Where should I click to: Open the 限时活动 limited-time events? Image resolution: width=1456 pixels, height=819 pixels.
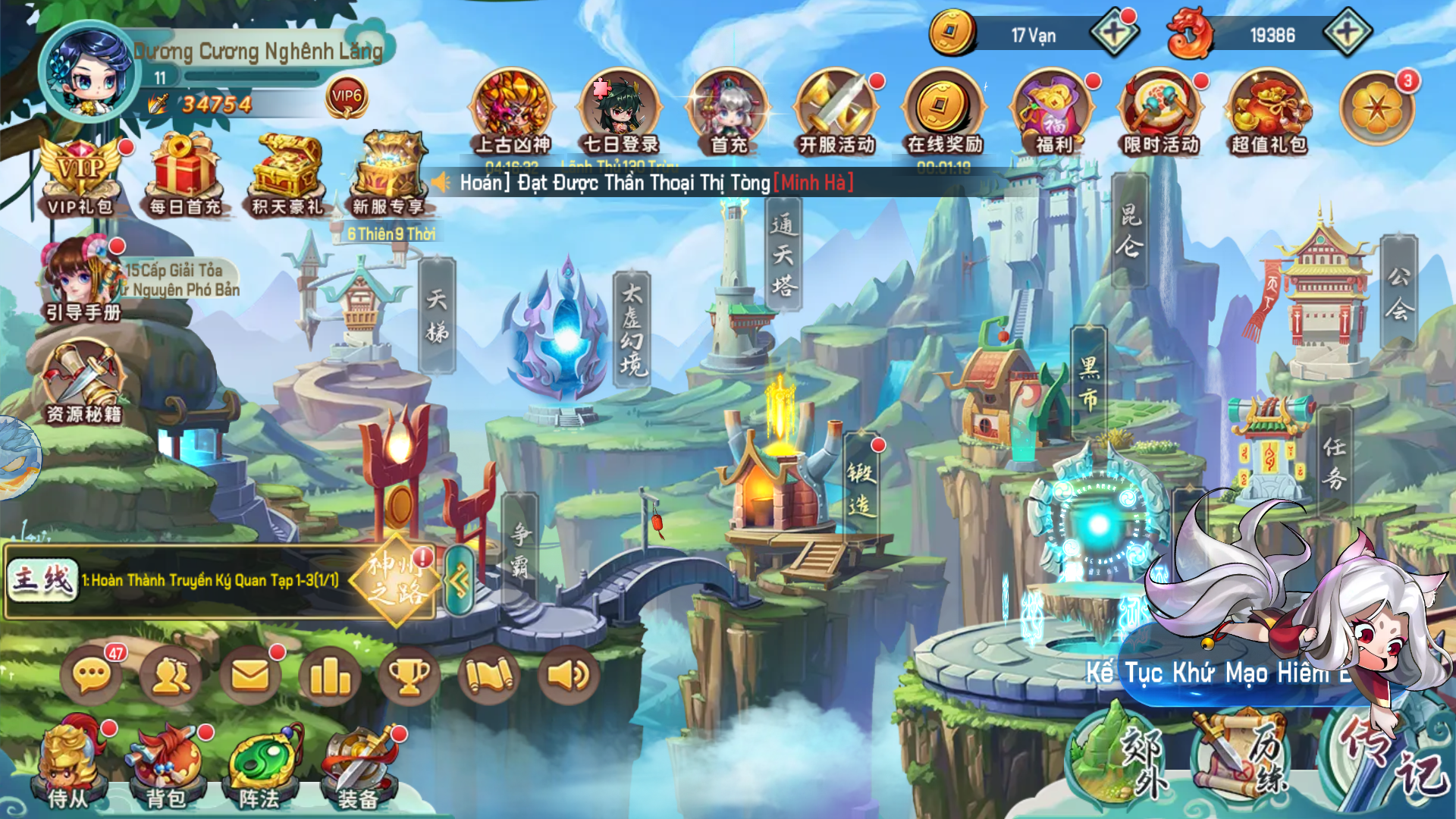click(1160, 112)
